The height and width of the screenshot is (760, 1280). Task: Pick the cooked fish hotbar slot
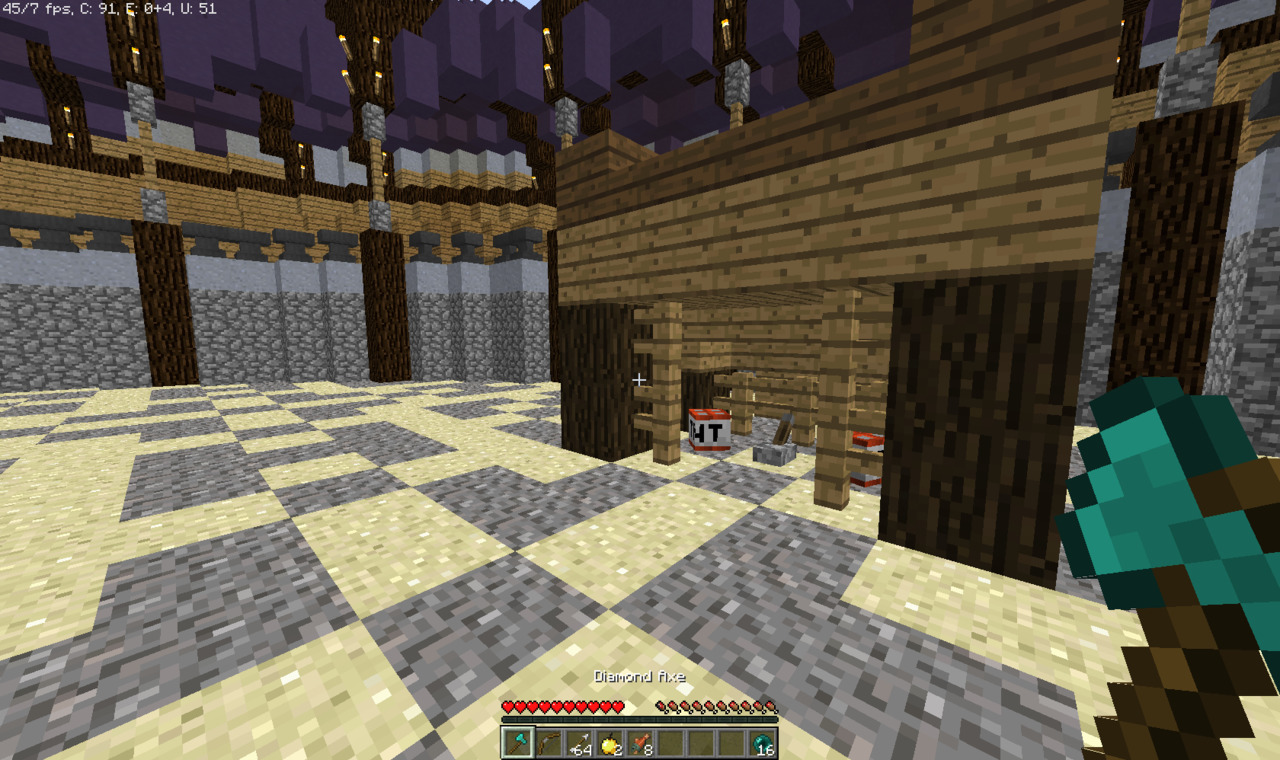coord(640,743)
